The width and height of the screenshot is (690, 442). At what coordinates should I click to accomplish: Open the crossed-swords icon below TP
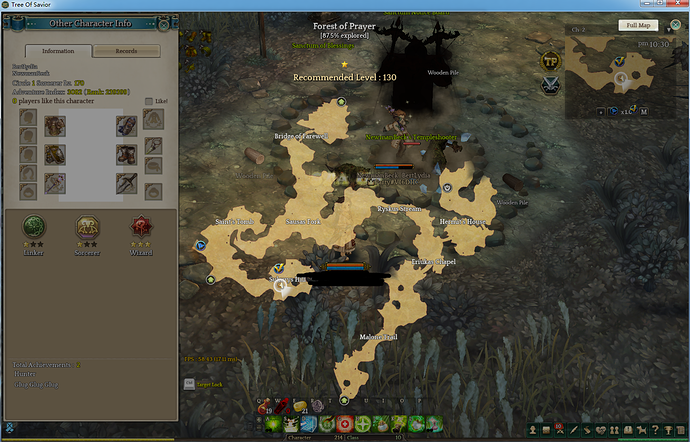[549, 84]
